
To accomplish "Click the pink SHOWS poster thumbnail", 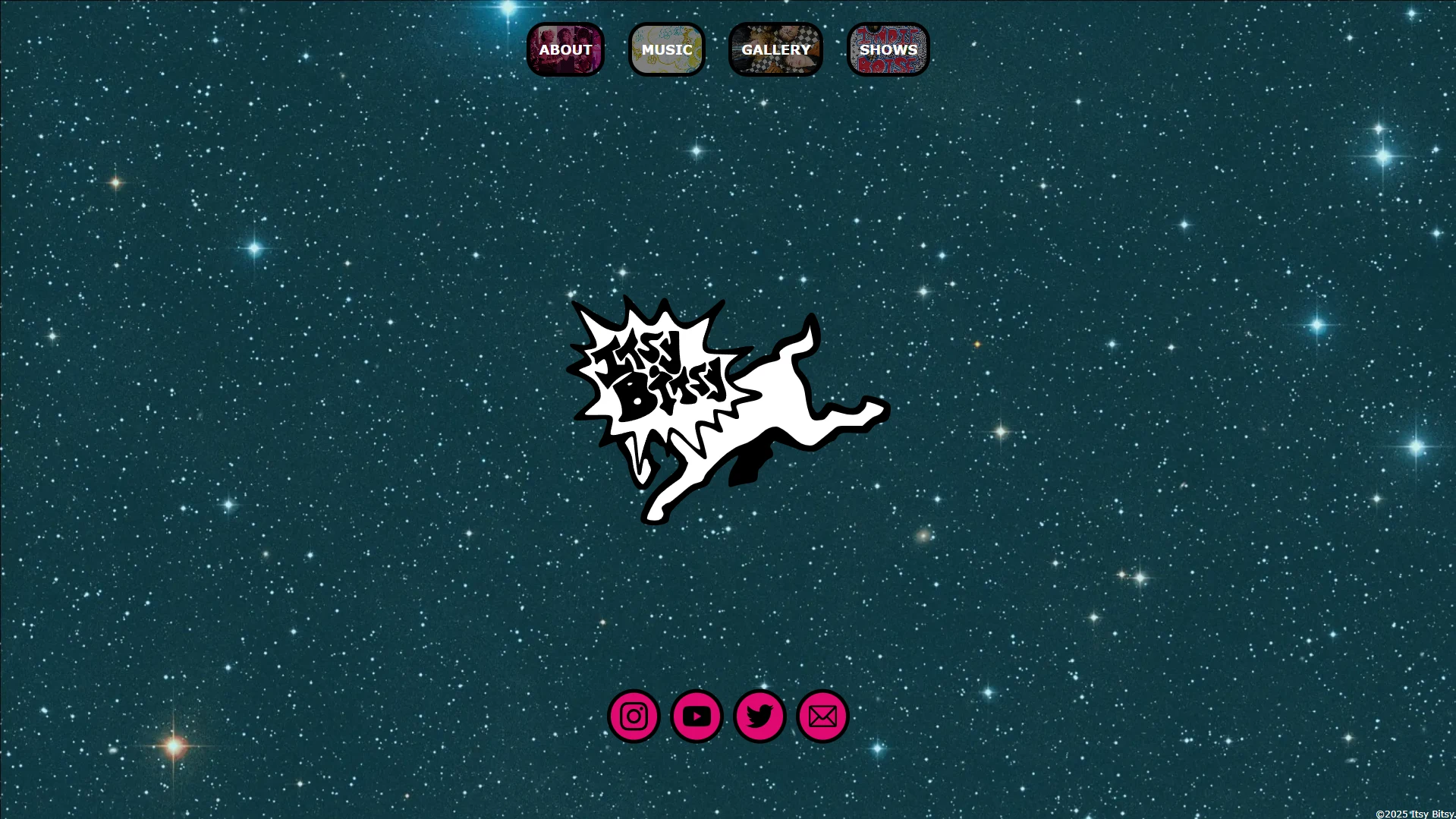I will pyautogui.click(x=888, y=49).
